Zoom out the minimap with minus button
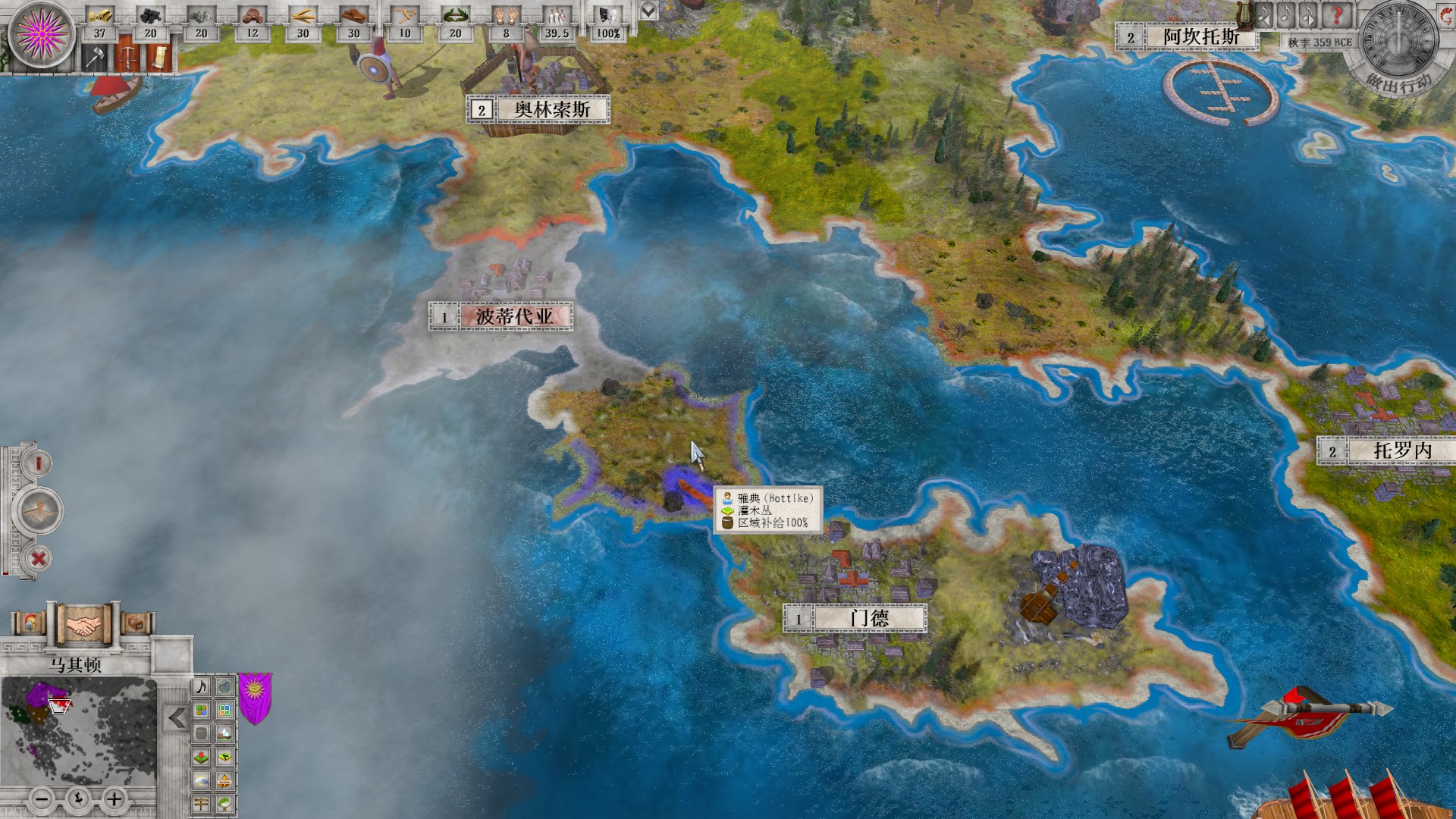 [43, 799]
